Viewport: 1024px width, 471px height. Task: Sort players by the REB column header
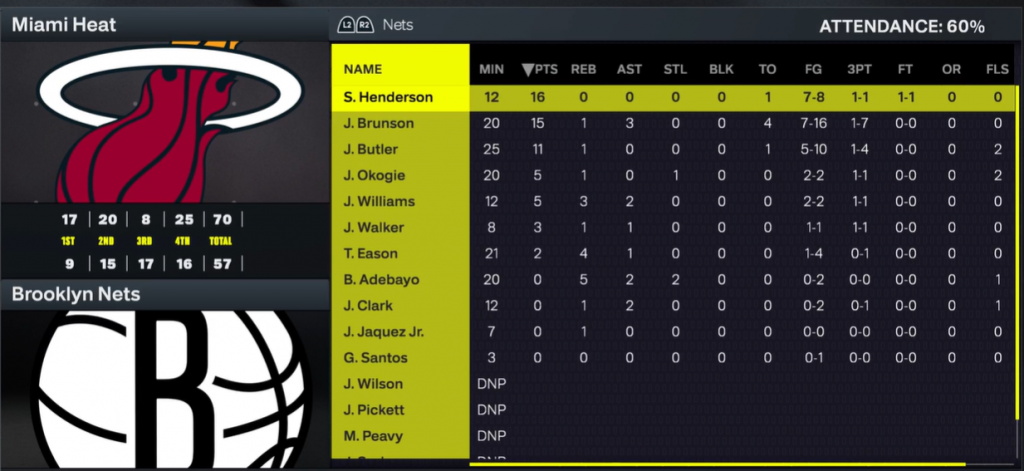(583, 69)
